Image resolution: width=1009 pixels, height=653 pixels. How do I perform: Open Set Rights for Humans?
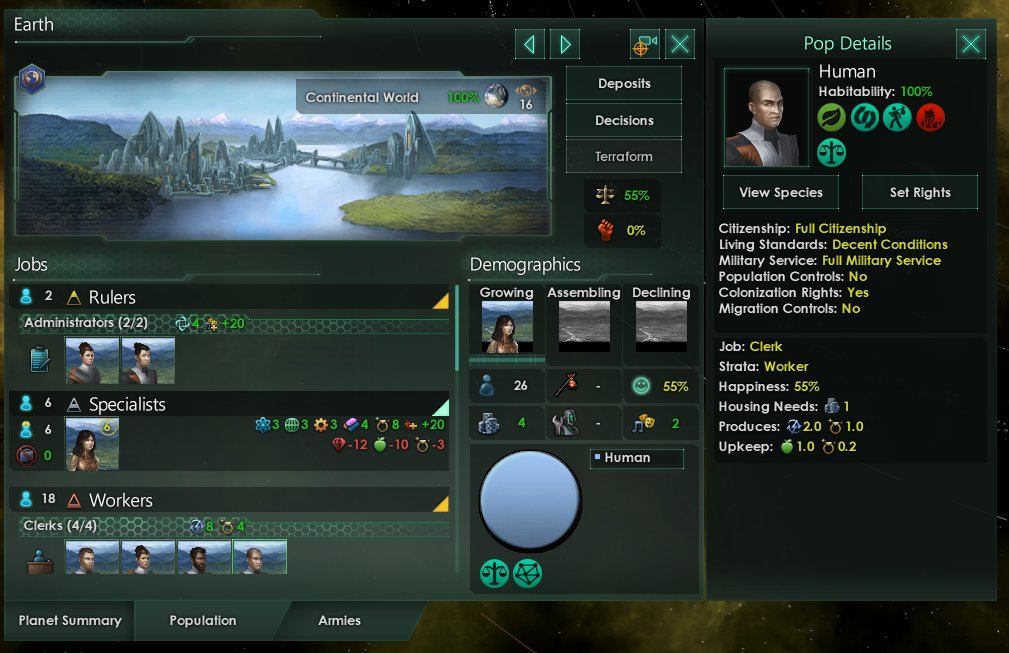point(920,192)
